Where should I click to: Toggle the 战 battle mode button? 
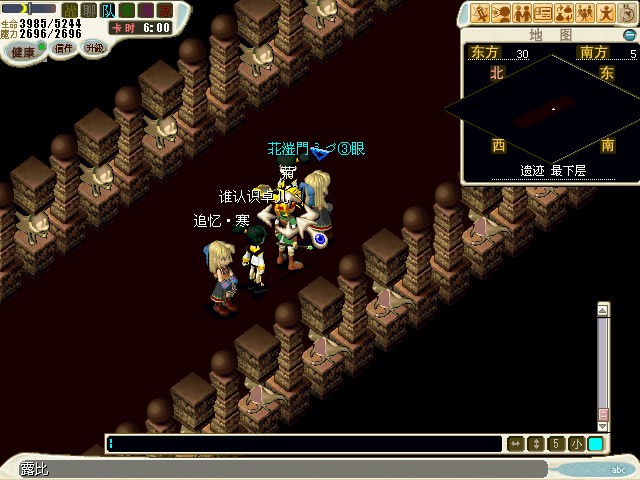tap(69, 10)
